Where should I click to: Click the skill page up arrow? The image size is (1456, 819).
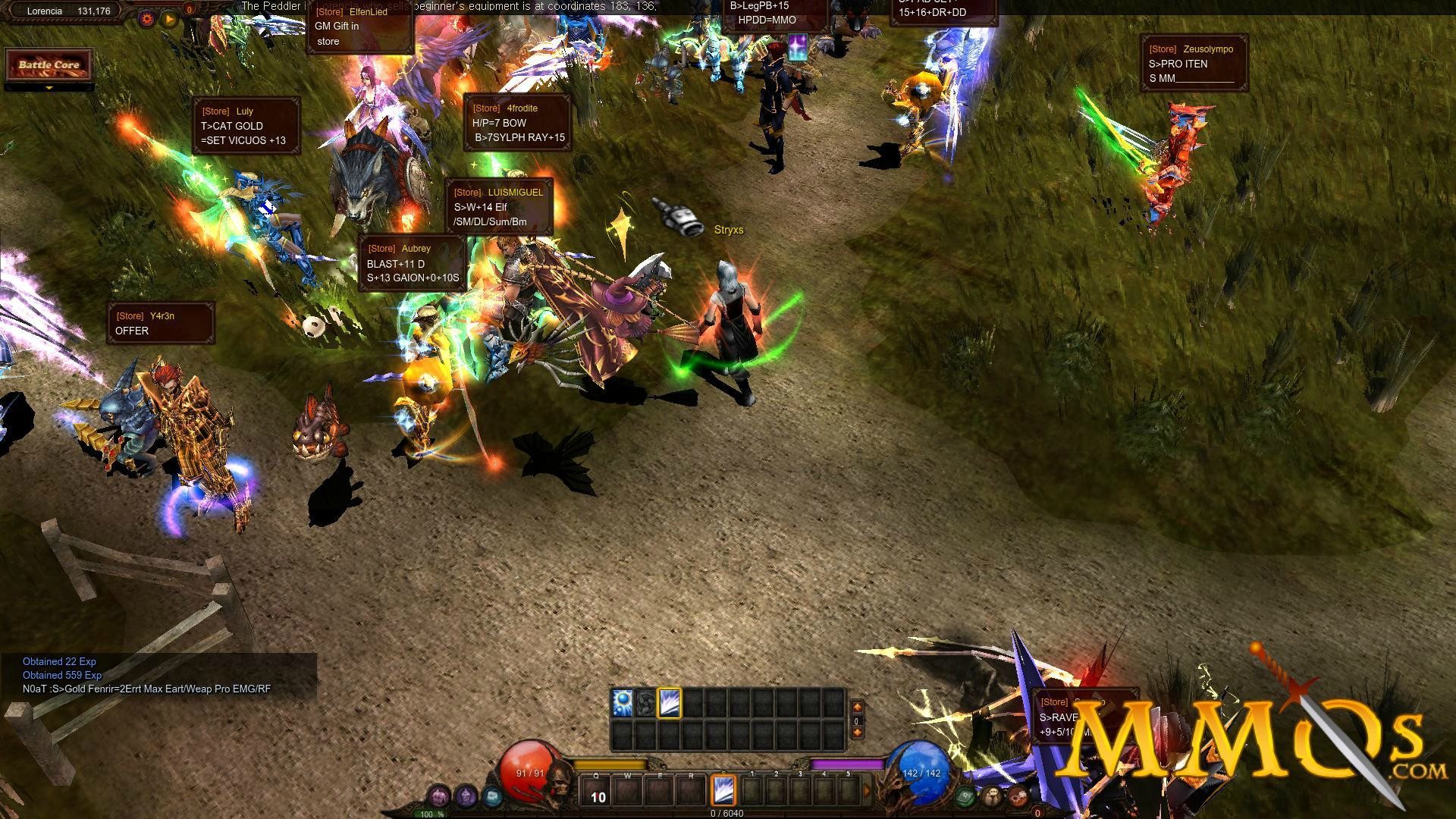pos(858,707)
